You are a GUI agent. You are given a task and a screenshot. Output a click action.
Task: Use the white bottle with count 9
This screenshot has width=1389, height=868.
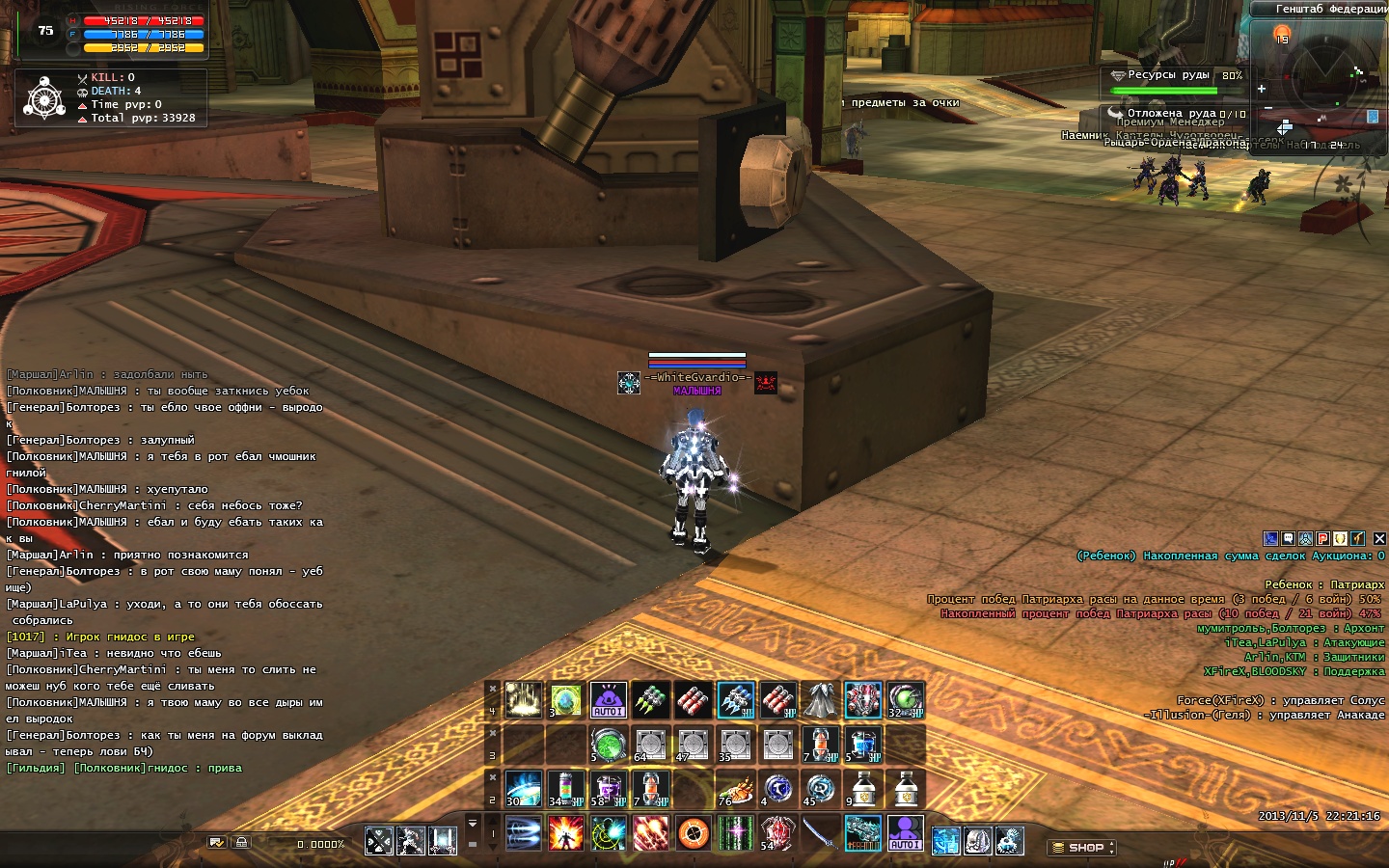click(x=862, y=789)
